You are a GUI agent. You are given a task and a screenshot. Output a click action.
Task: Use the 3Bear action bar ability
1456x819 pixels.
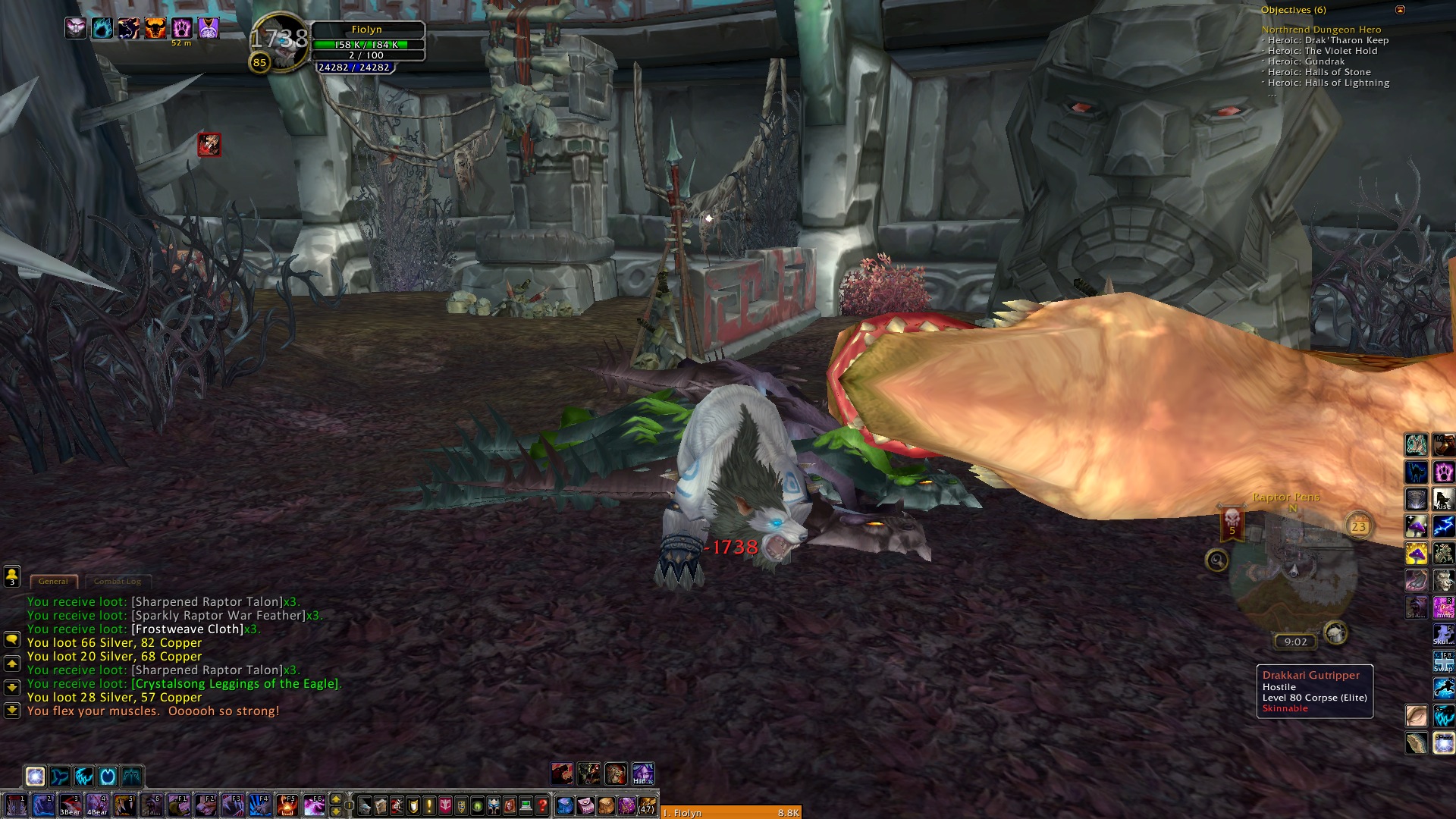pos(70,805)
